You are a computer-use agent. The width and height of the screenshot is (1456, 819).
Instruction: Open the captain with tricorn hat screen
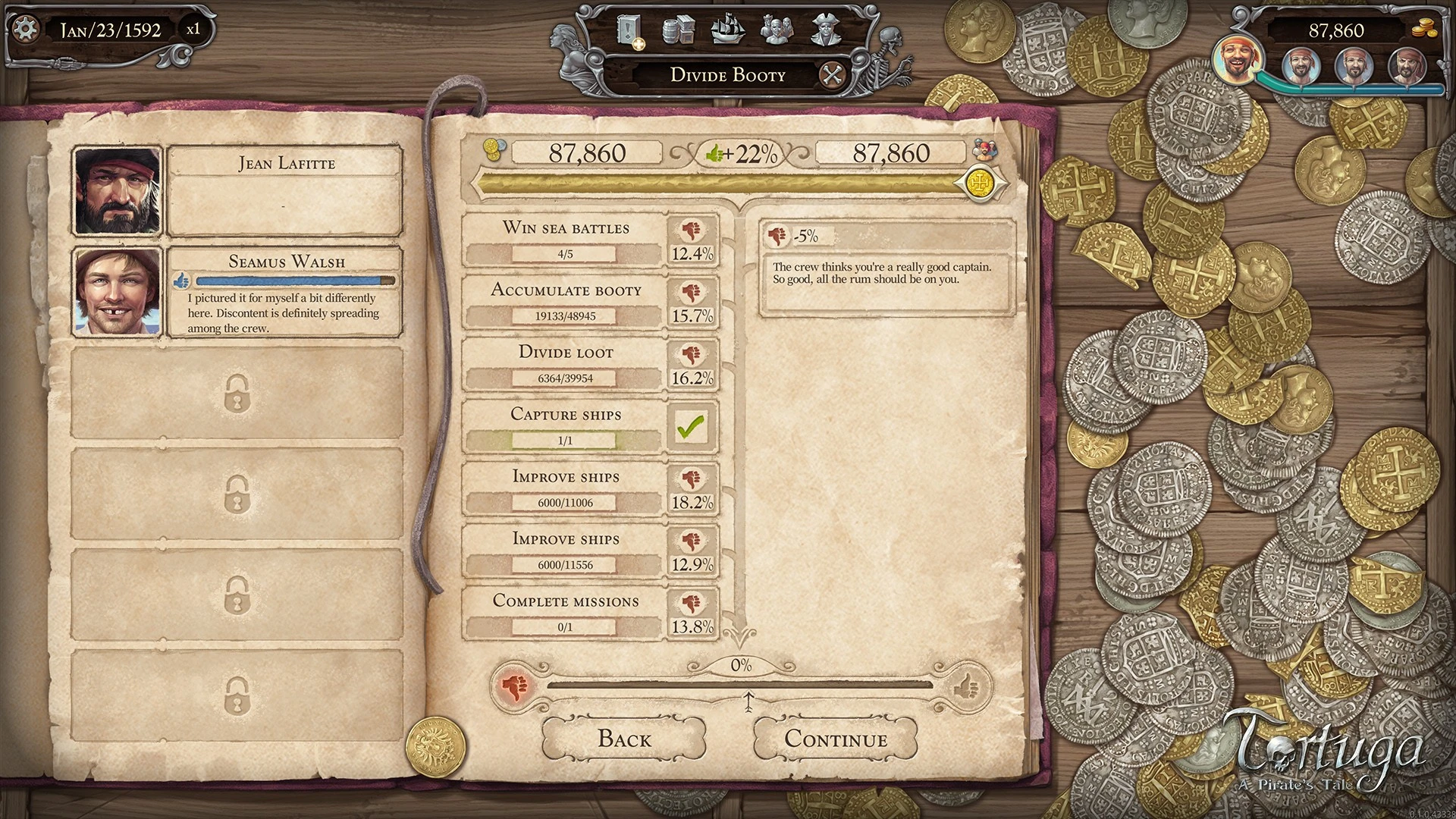(x=827, y=30)
